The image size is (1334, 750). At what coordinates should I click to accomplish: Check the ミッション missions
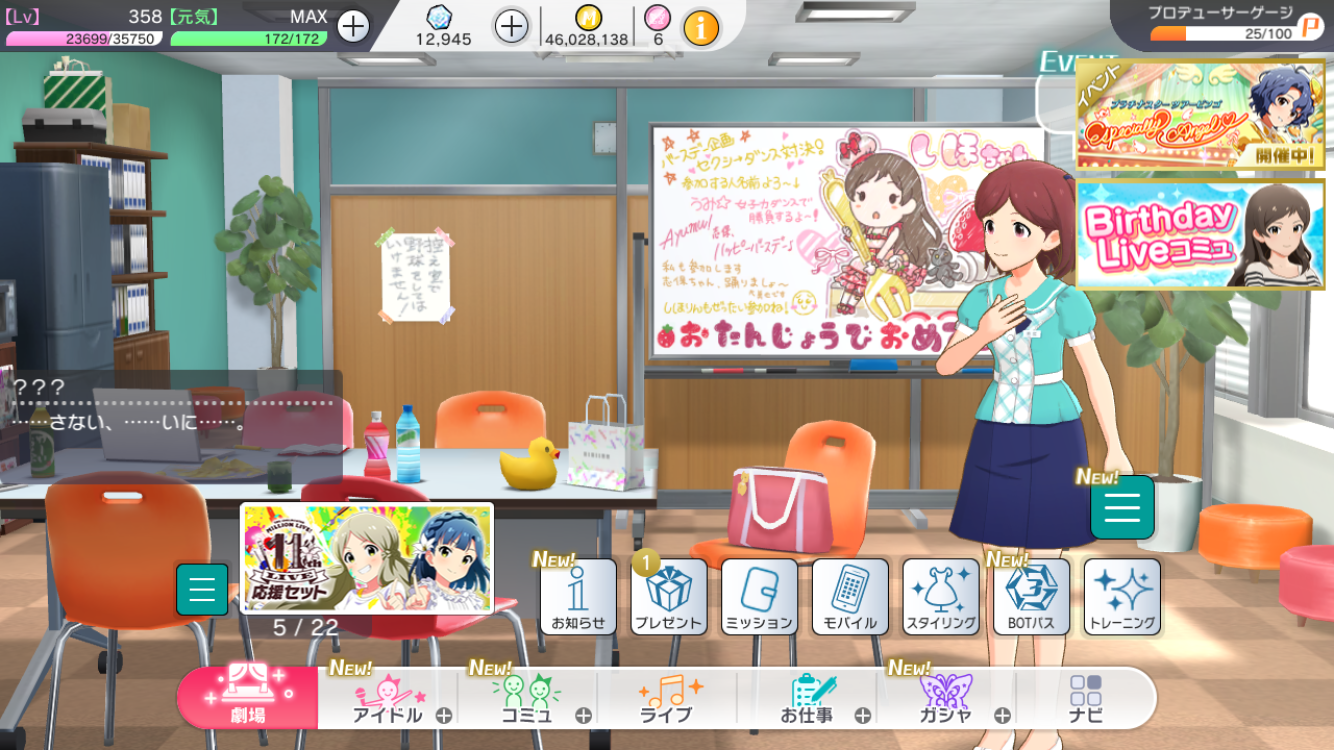pos(759,597)
